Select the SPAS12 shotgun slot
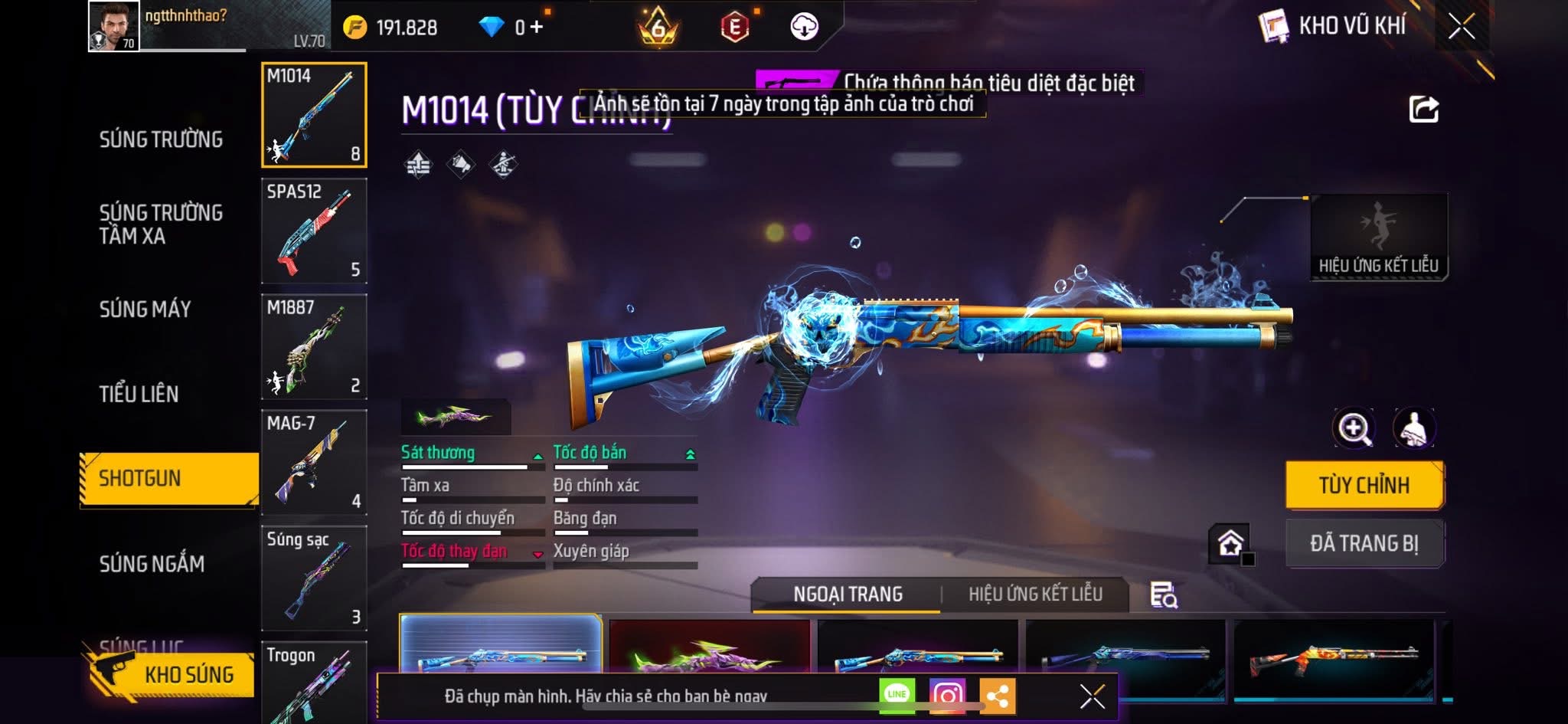1568x724 pixels. 314,231
